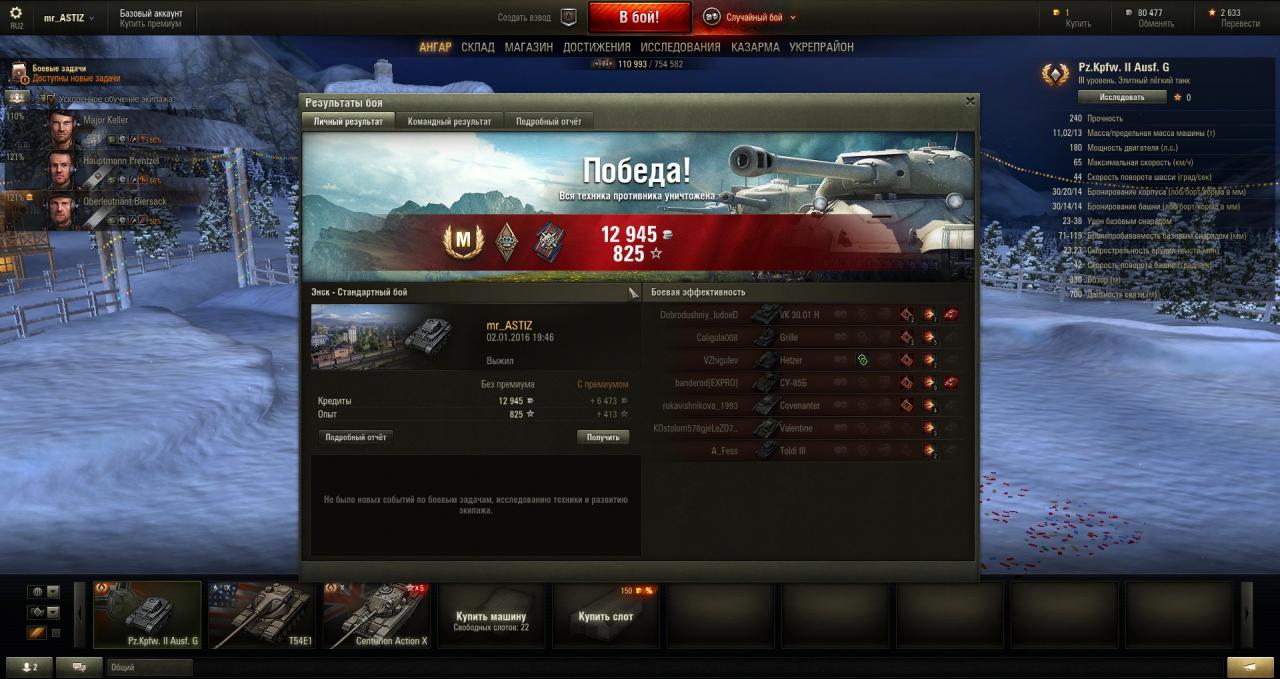Click the Исследовать button for Pz.Kpfw. II
The image size is (1280, 679).
pyautogui.click(x=1122, y=97)
